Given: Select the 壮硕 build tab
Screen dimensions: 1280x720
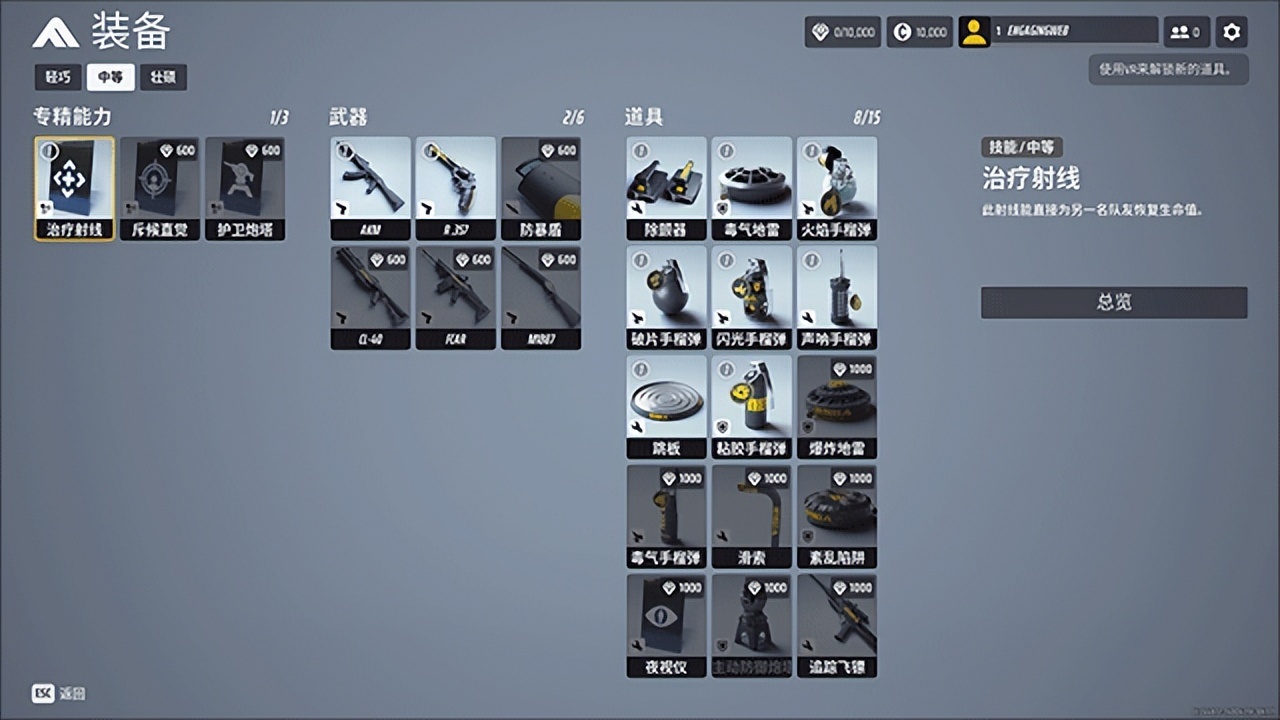Looking at the screenshot, I should 163,77.
